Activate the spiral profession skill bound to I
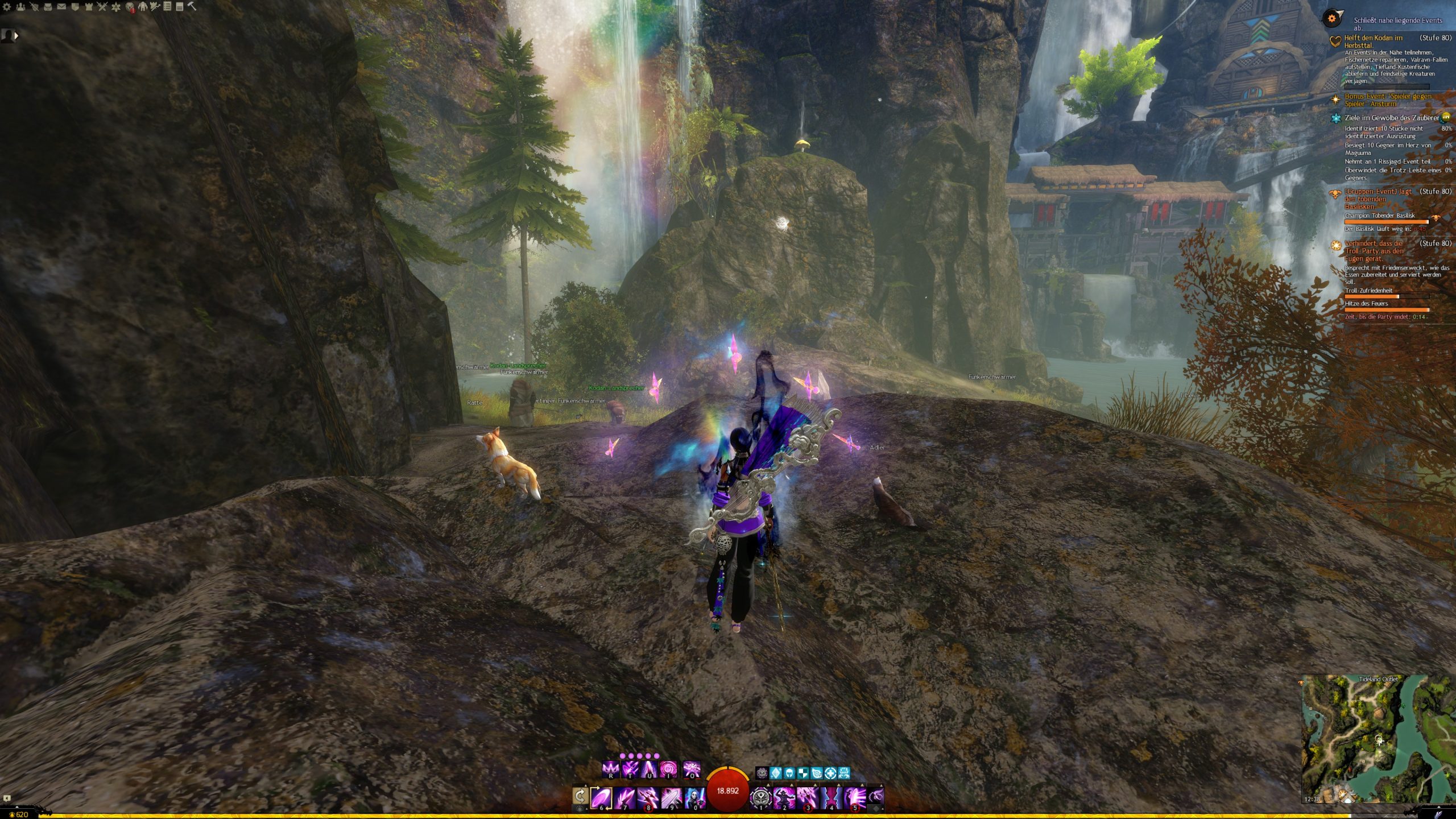 coord(668,770)
